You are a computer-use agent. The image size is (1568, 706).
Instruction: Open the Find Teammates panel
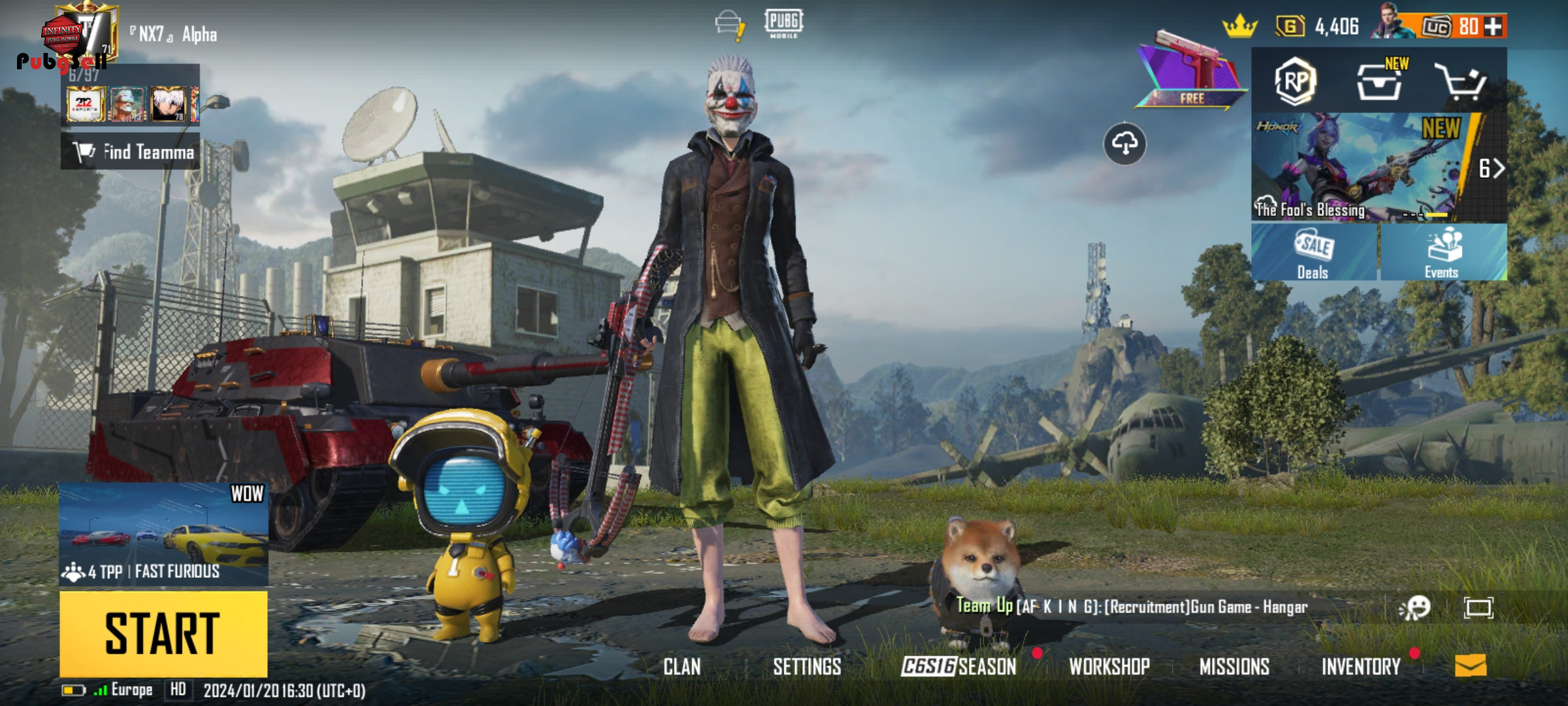pyautogui.click(x=131, y=152)
